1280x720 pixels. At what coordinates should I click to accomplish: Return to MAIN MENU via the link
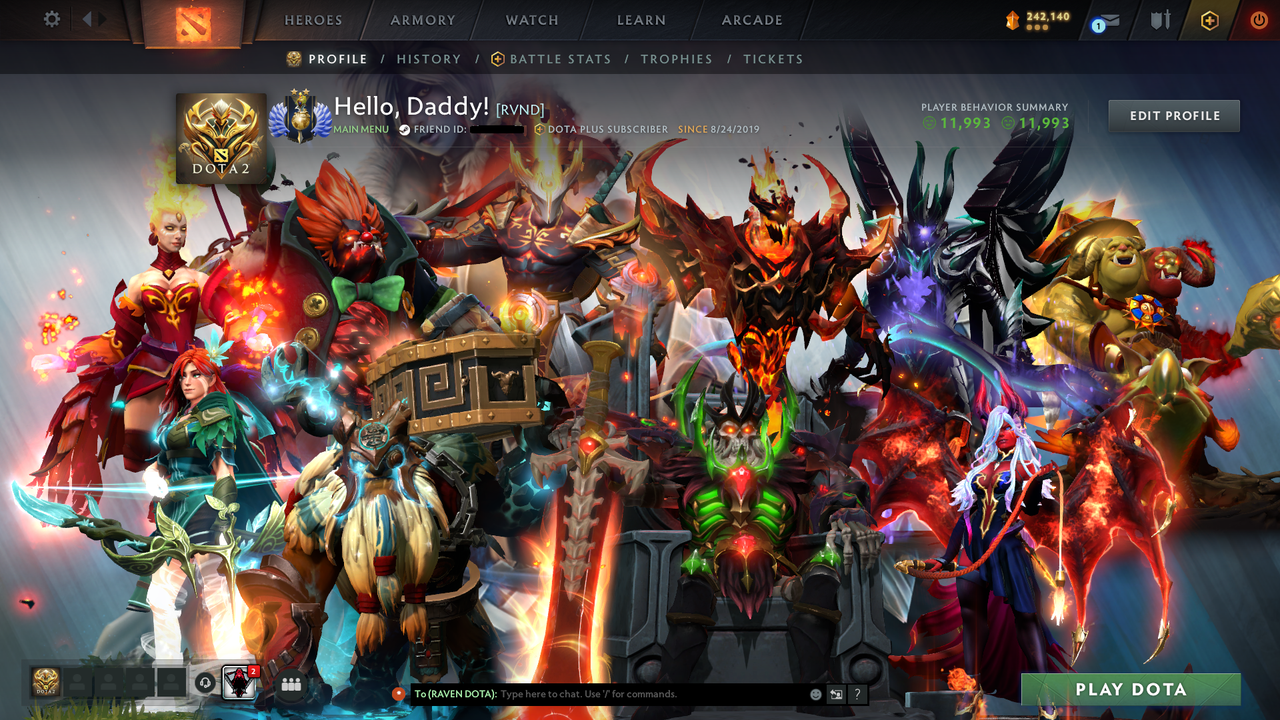(360, 129)
